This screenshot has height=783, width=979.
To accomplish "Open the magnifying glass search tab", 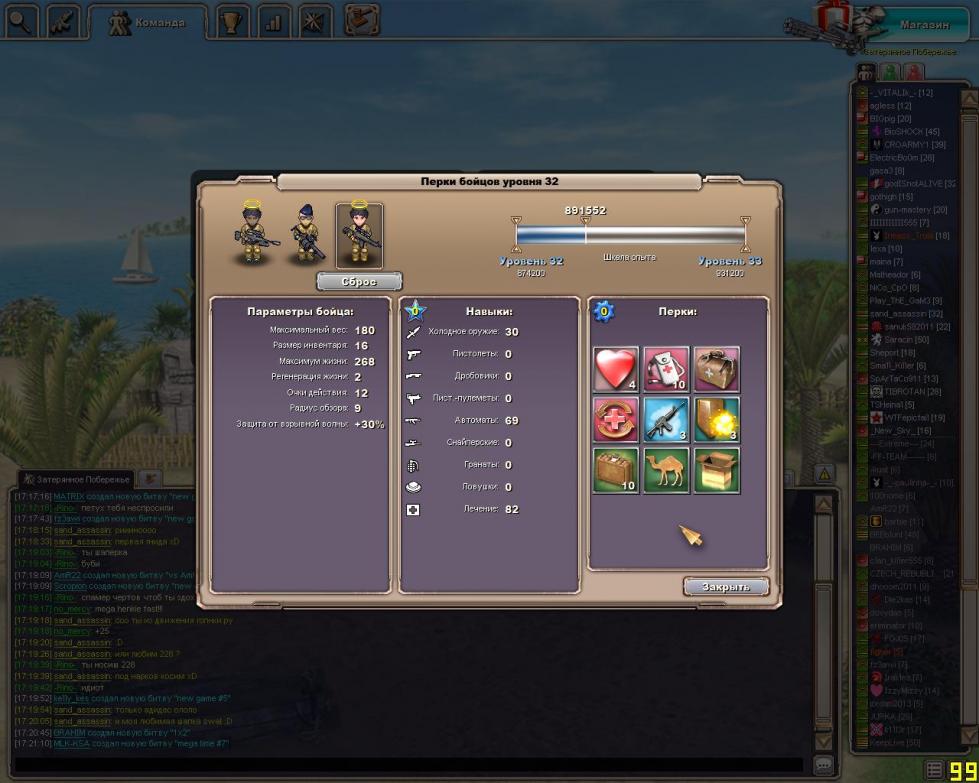I will click(20, 22).
